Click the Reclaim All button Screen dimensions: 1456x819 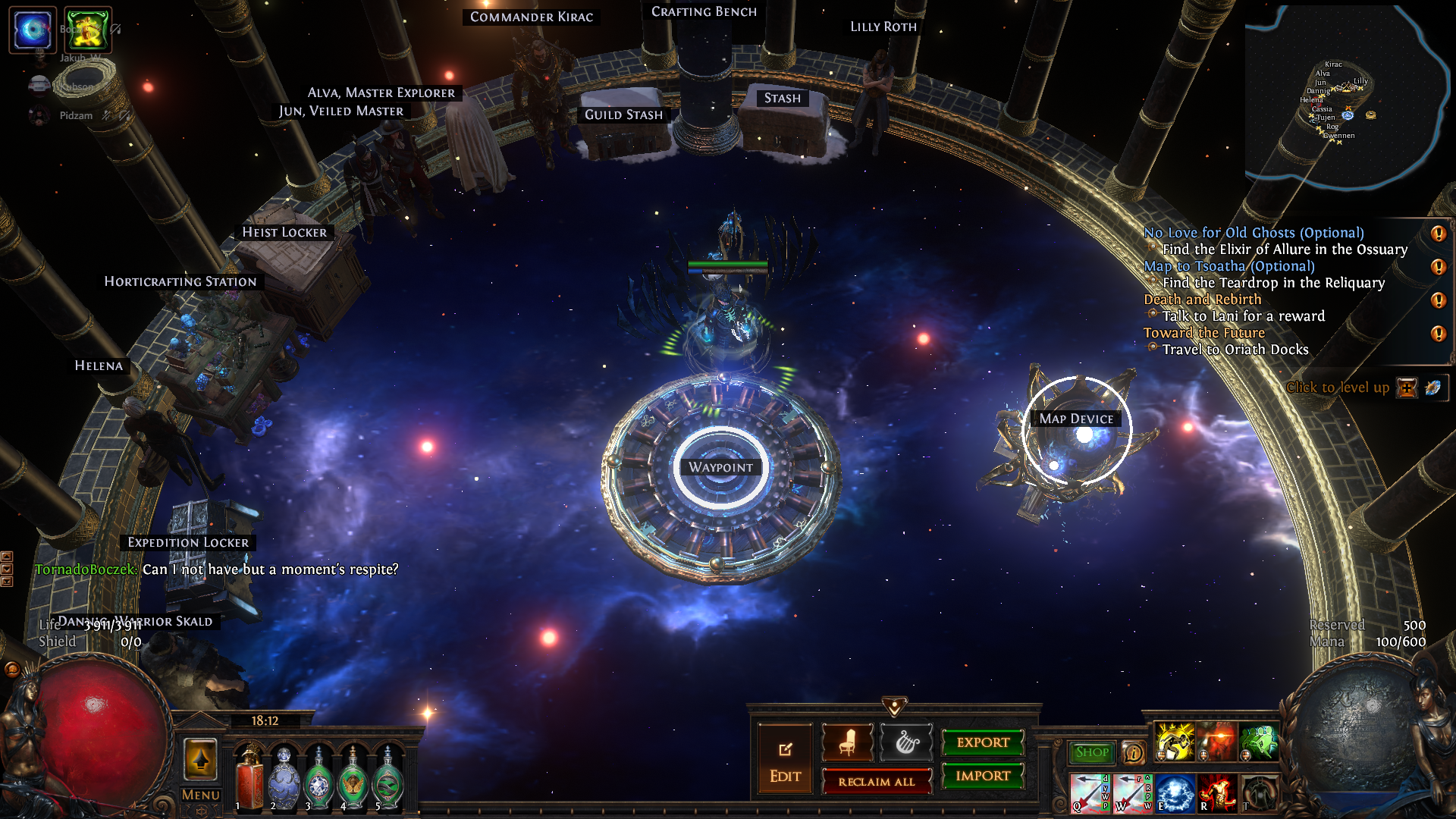pyautogui.click(x=876, y=782)
